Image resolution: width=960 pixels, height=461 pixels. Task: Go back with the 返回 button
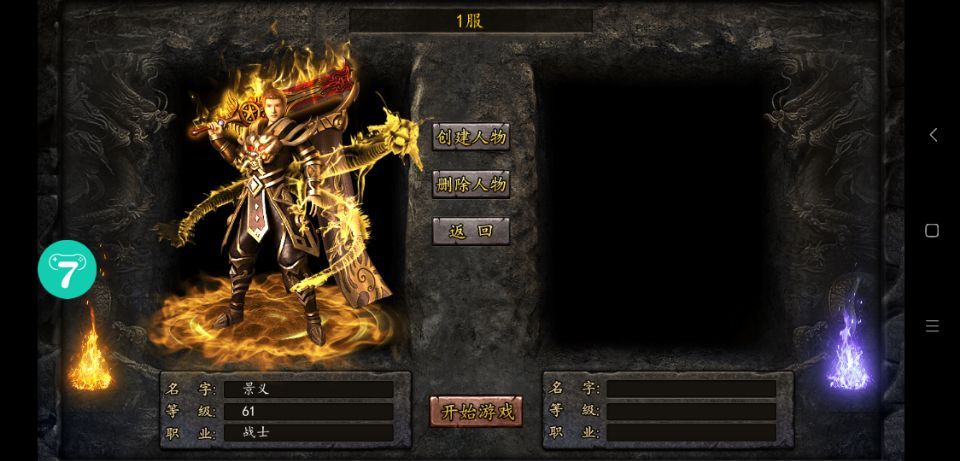pos(471,231)
